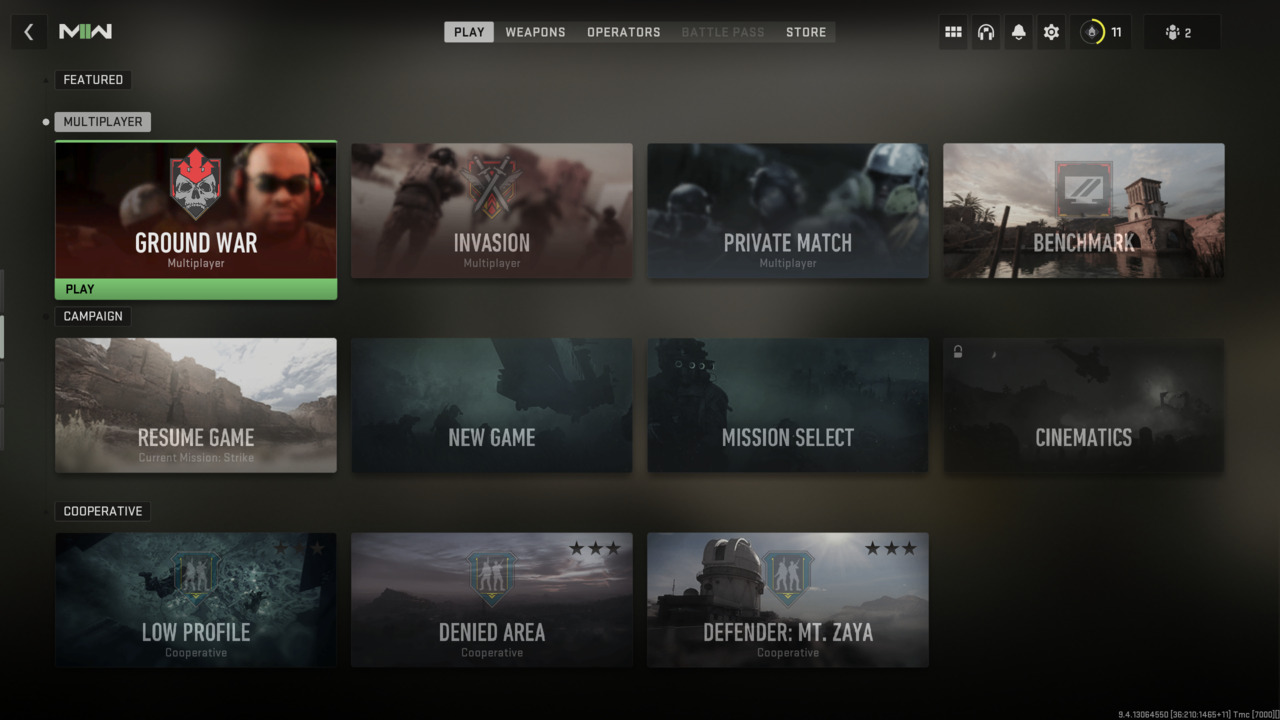Open the STORE tab

coord(805,31)
